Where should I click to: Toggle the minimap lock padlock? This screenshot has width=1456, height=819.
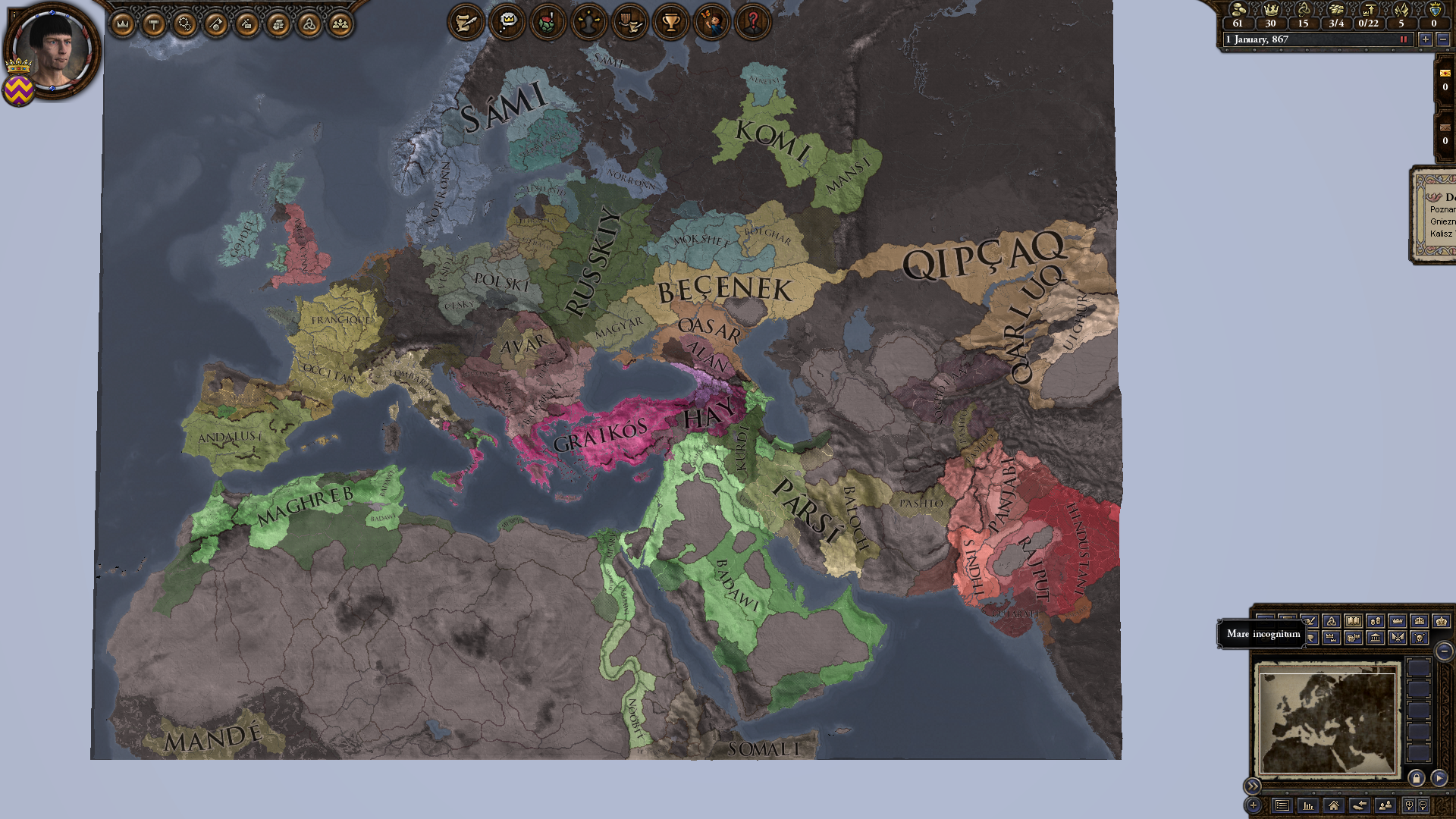(1417, 779)
